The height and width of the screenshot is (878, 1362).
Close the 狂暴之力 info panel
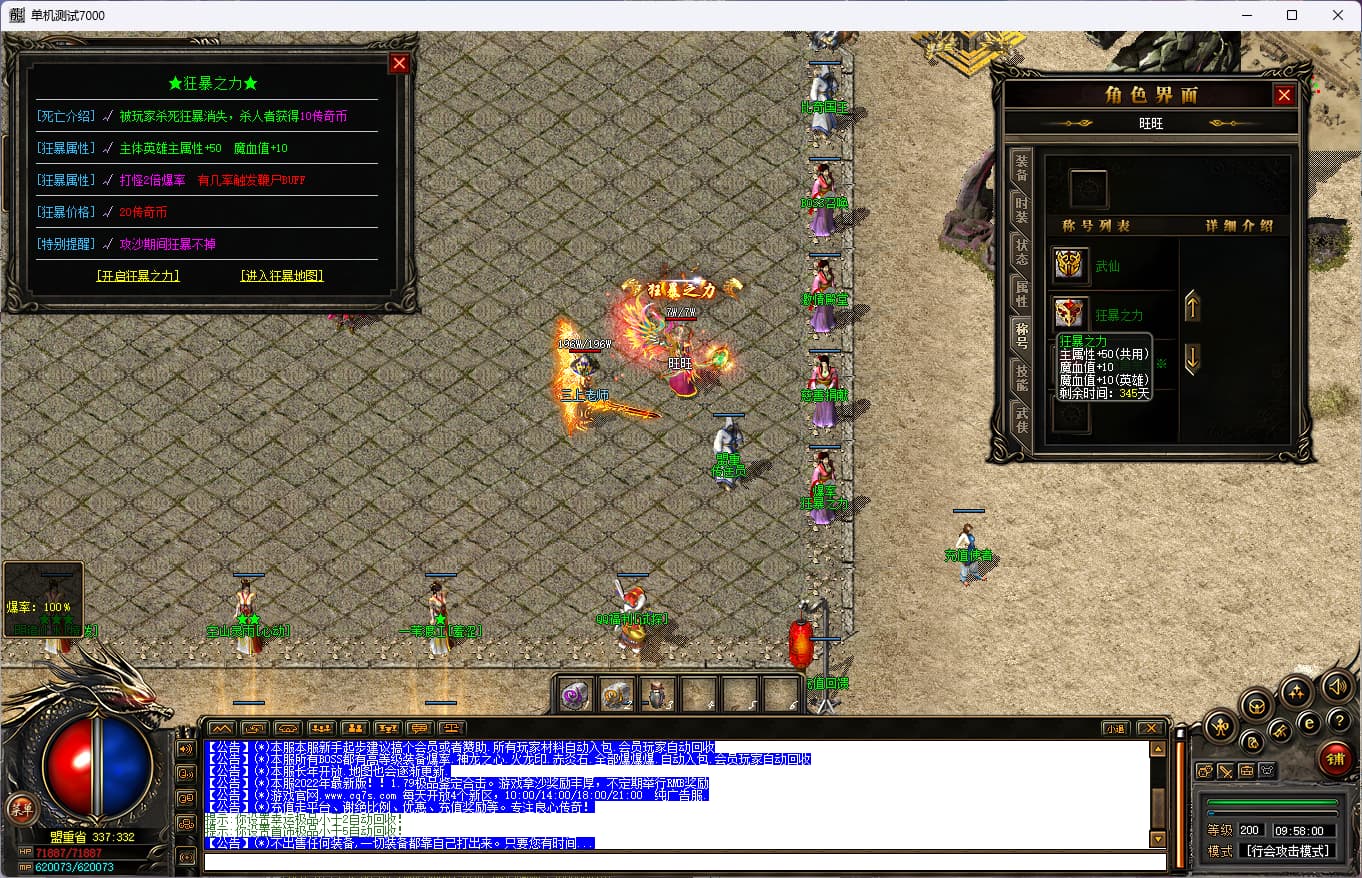(x=399, y=64)
